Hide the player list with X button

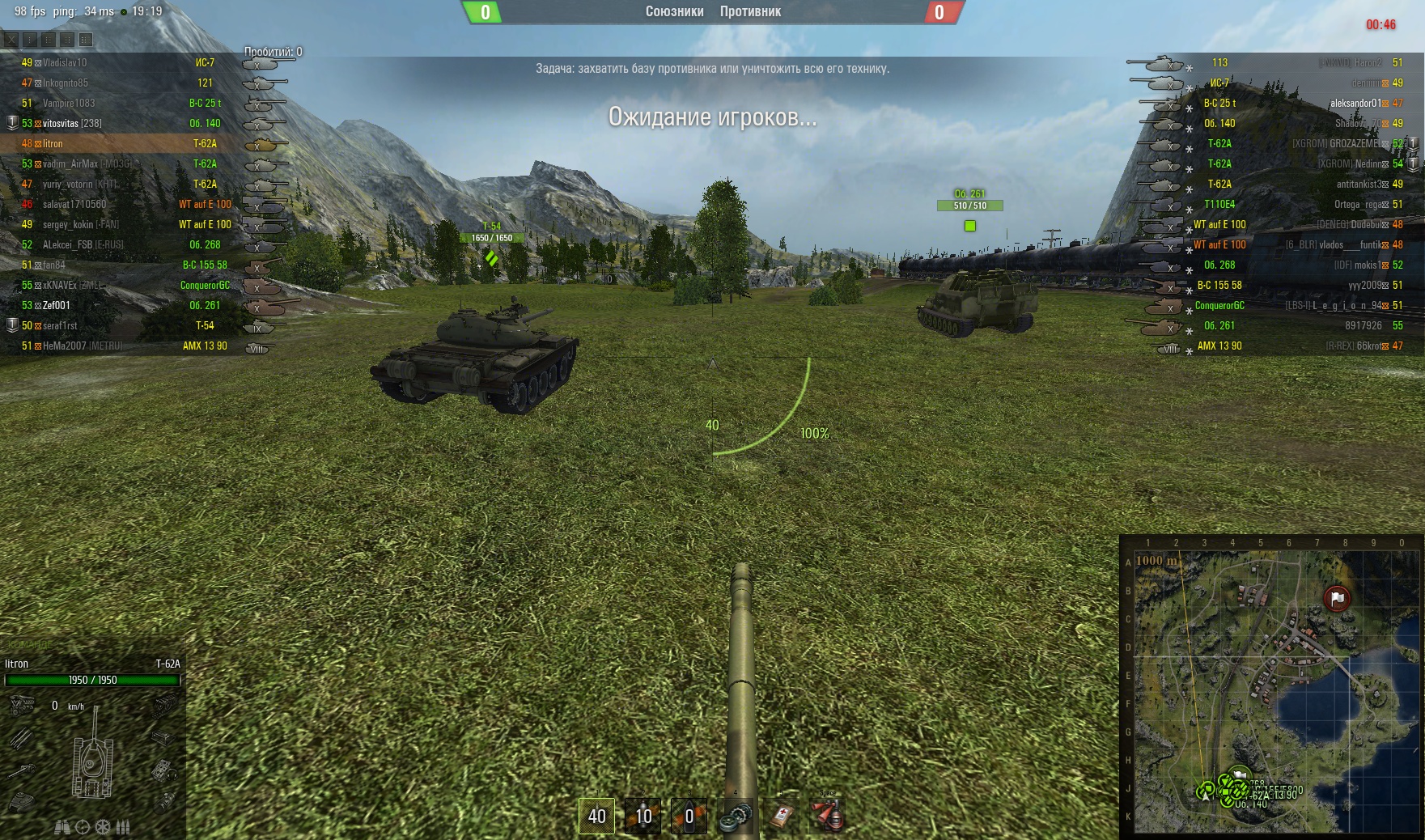(11, 39)
